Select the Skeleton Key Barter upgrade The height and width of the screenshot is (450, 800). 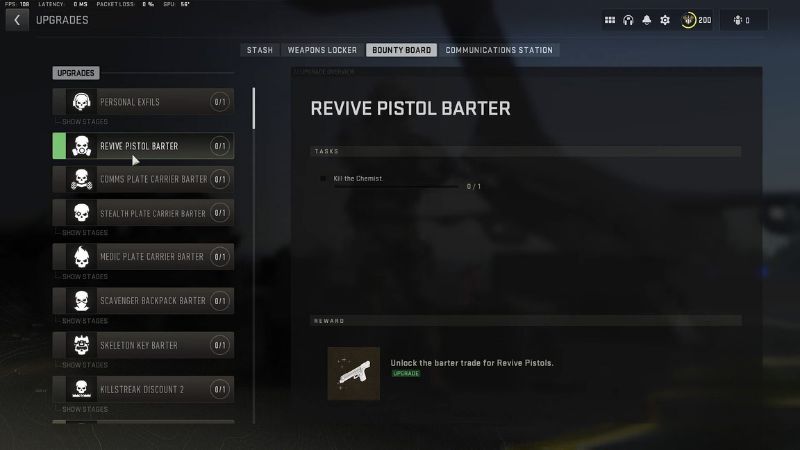pos(143,345)
